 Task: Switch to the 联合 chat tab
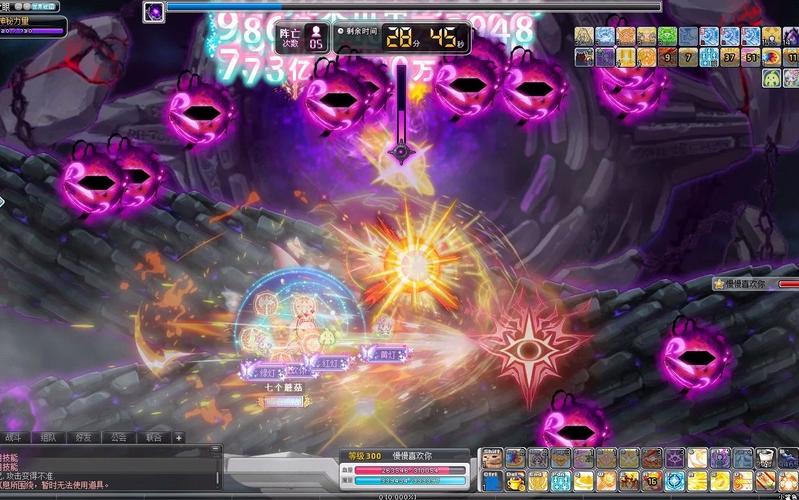(x=153, y=437)
